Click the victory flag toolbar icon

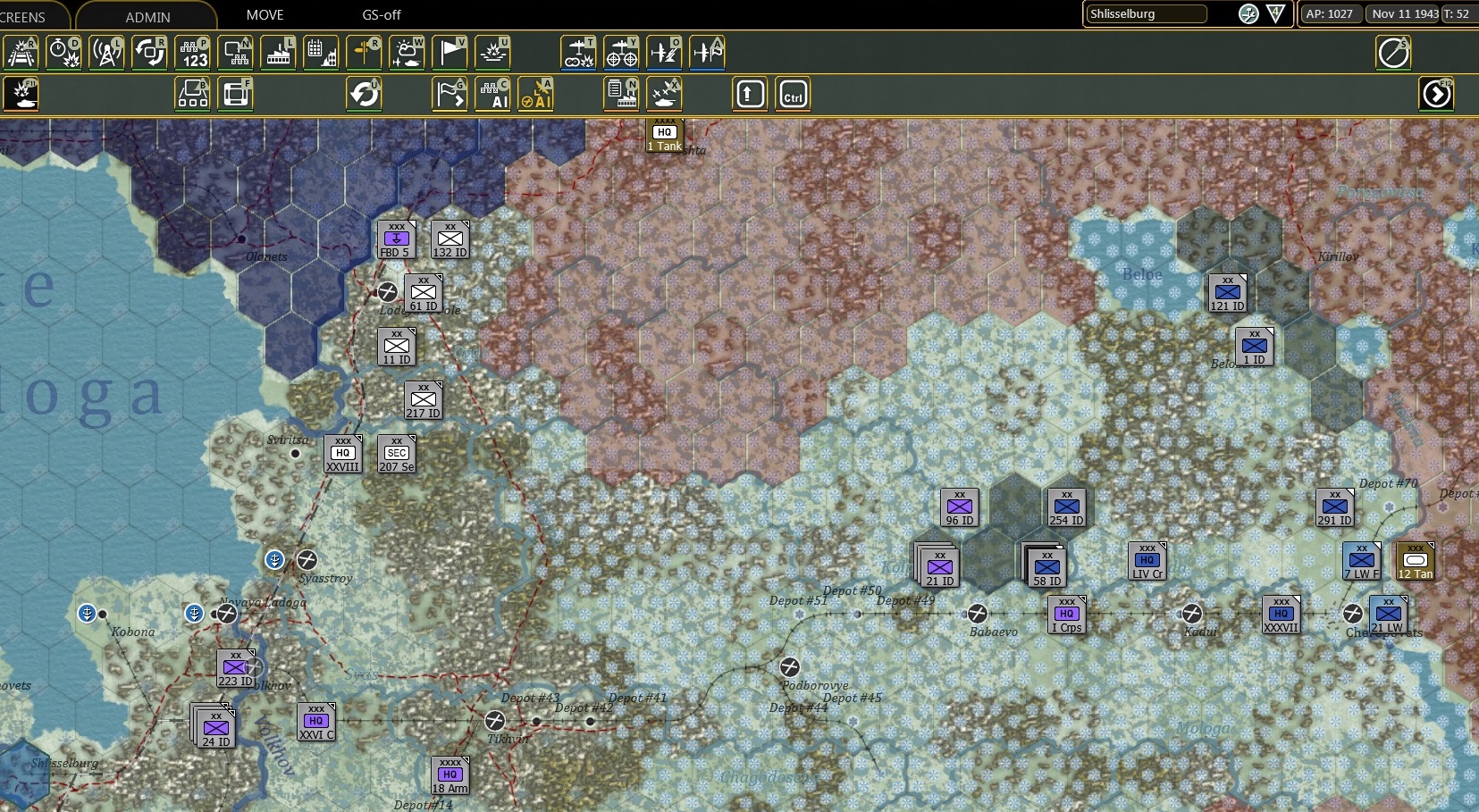pos(450,52)
